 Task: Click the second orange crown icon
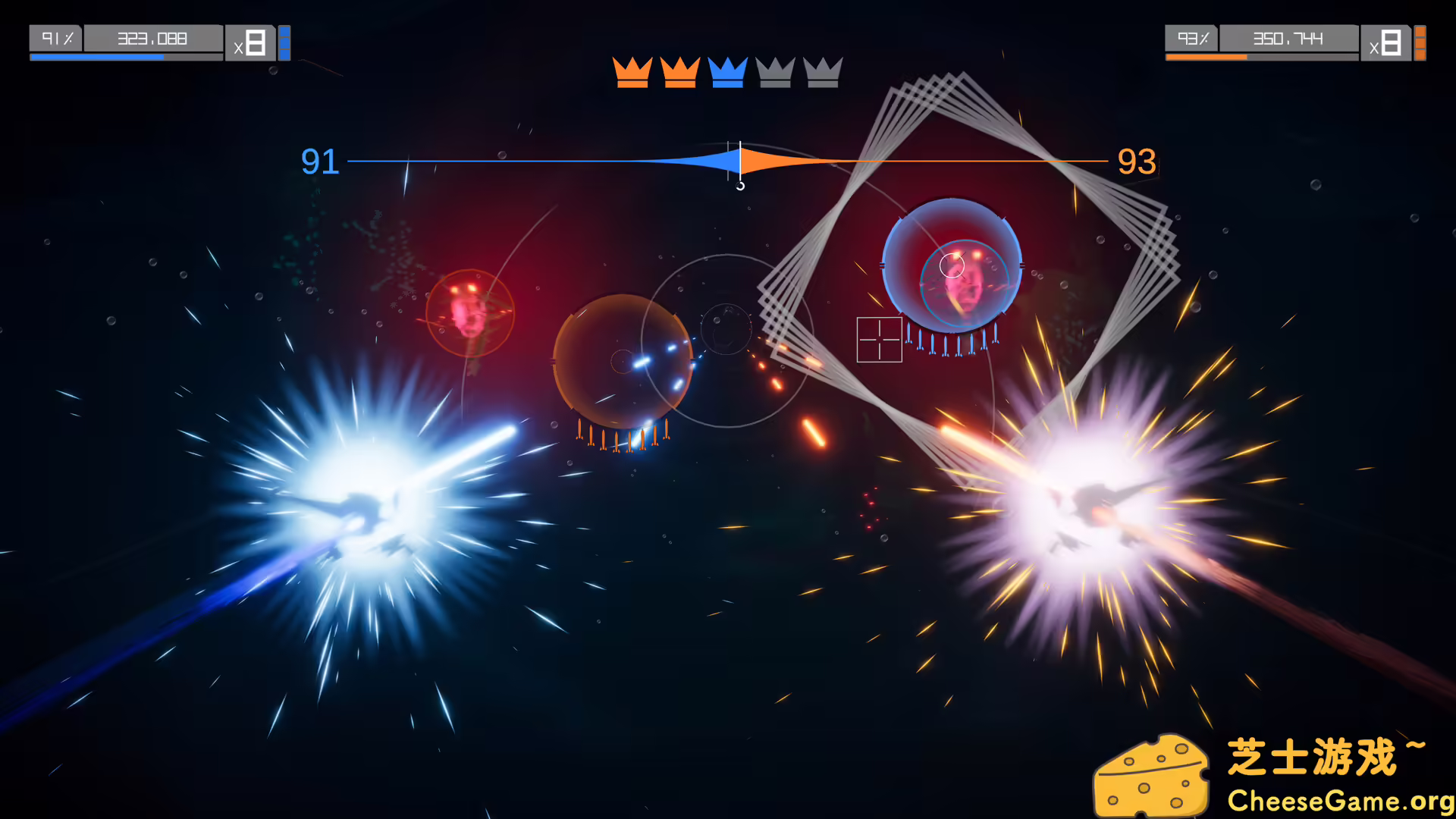(x=681, y=73)
